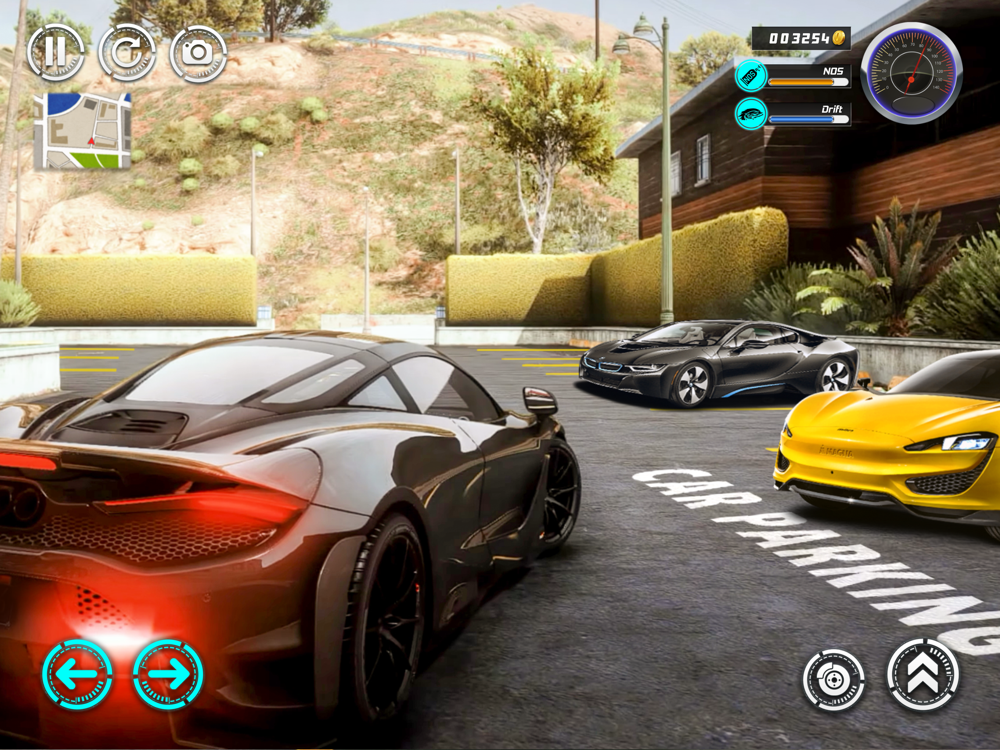Open the minimap

point(82,130)
